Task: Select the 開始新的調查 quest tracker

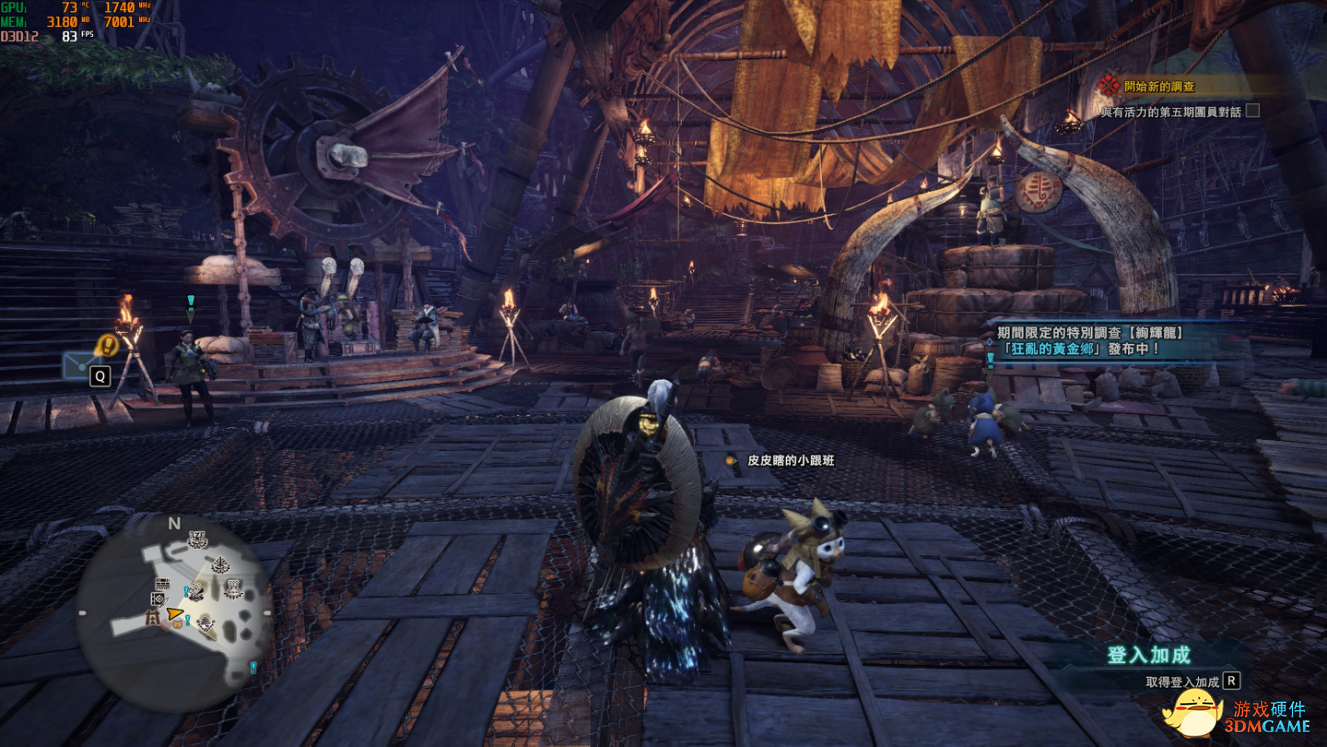Action: coord(1159,87)
